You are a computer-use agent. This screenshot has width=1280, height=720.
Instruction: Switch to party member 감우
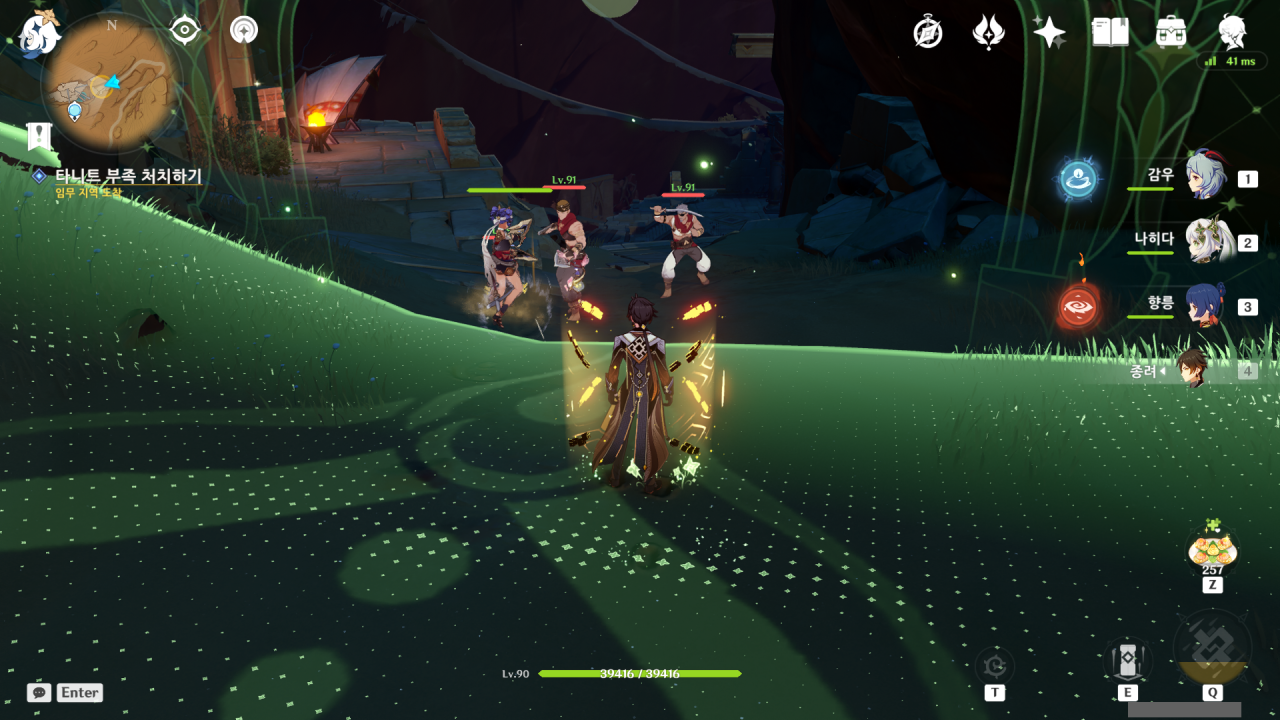point(1205,178)
